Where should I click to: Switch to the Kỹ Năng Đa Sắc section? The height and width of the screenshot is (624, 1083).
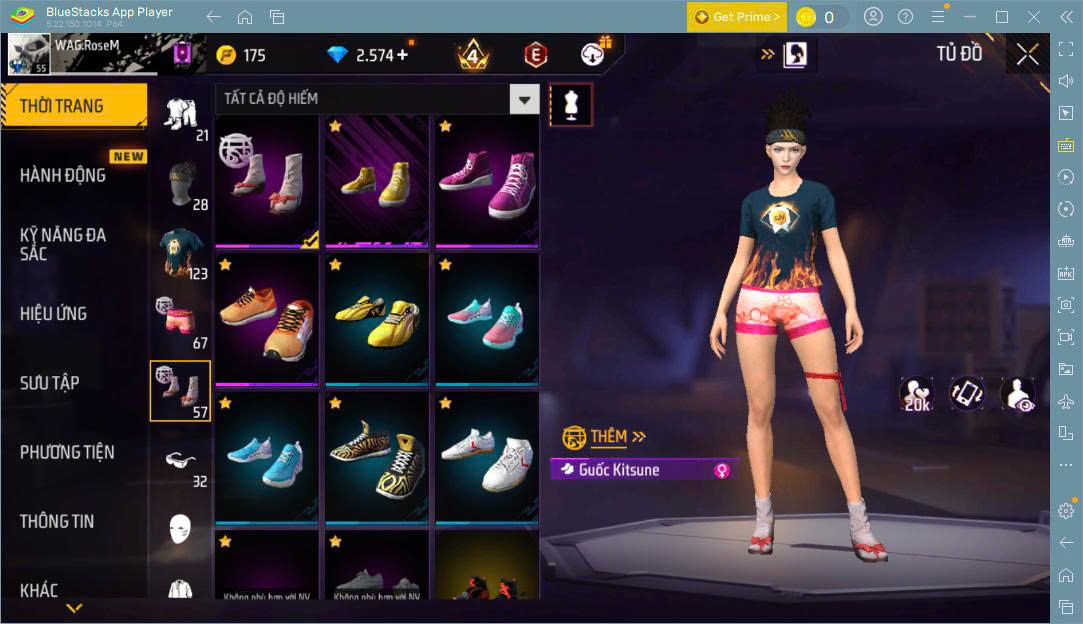[x=63, y=244]
